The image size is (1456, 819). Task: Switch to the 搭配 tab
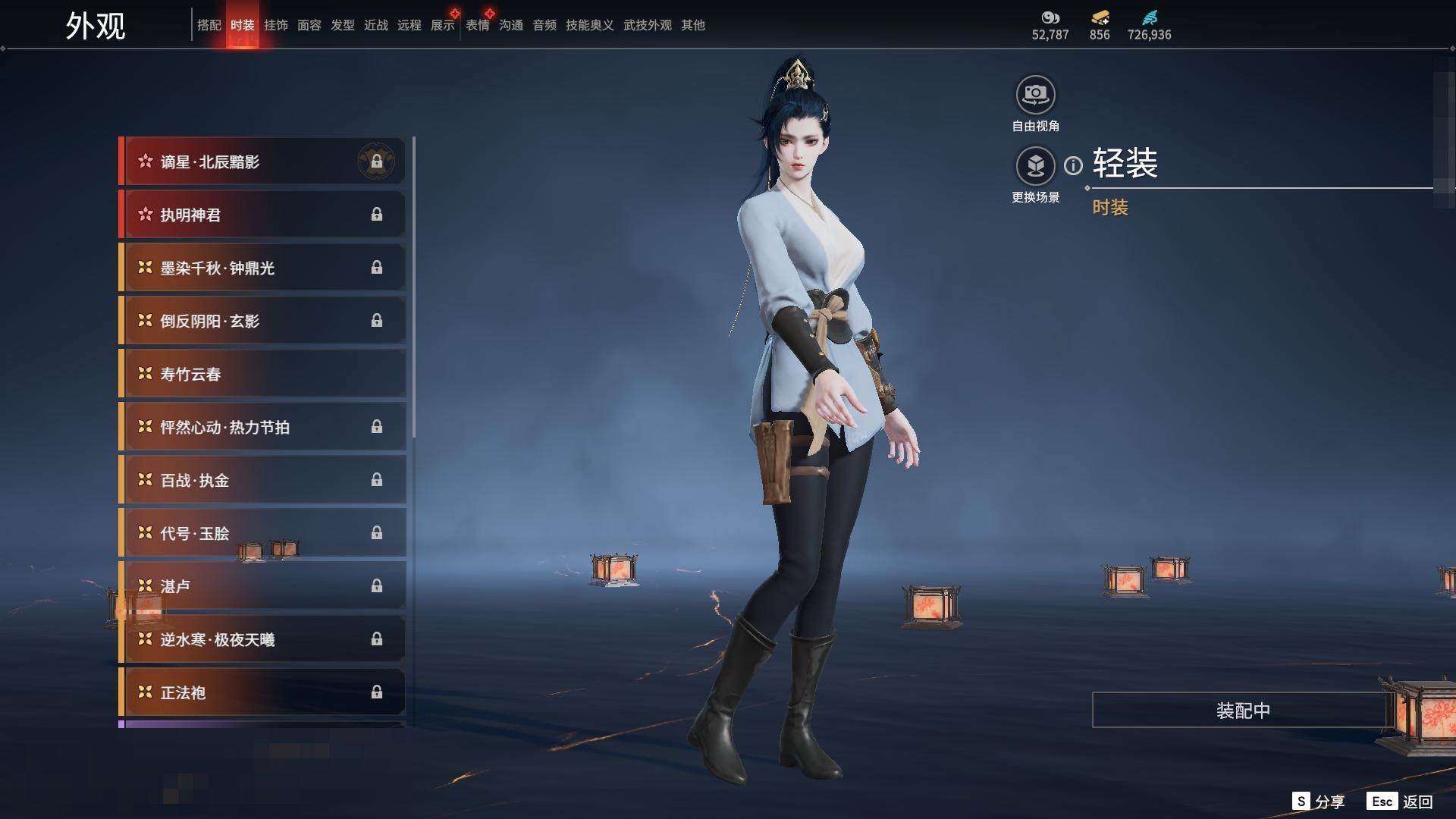(x=209, y=25)
